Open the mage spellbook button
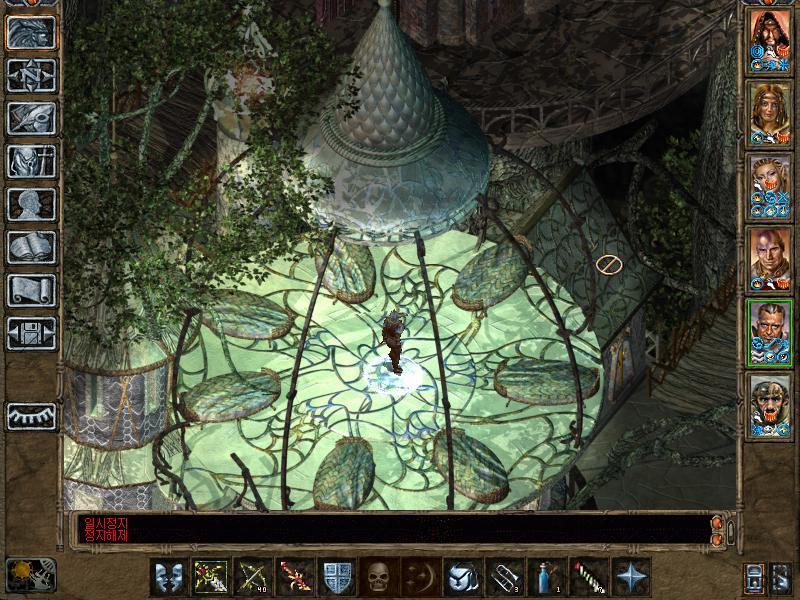The height and width of the screenshot is (600, 800). (x=30, y=246)
